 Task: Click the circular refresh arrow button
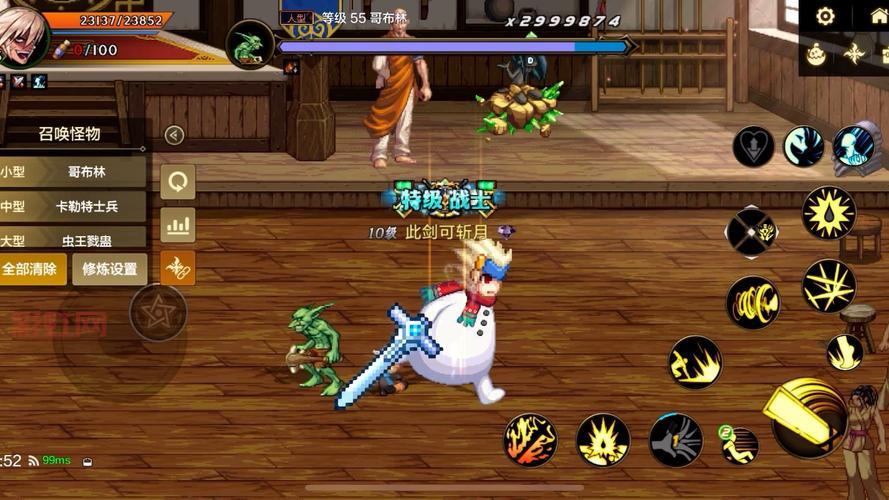pos(178,182)
